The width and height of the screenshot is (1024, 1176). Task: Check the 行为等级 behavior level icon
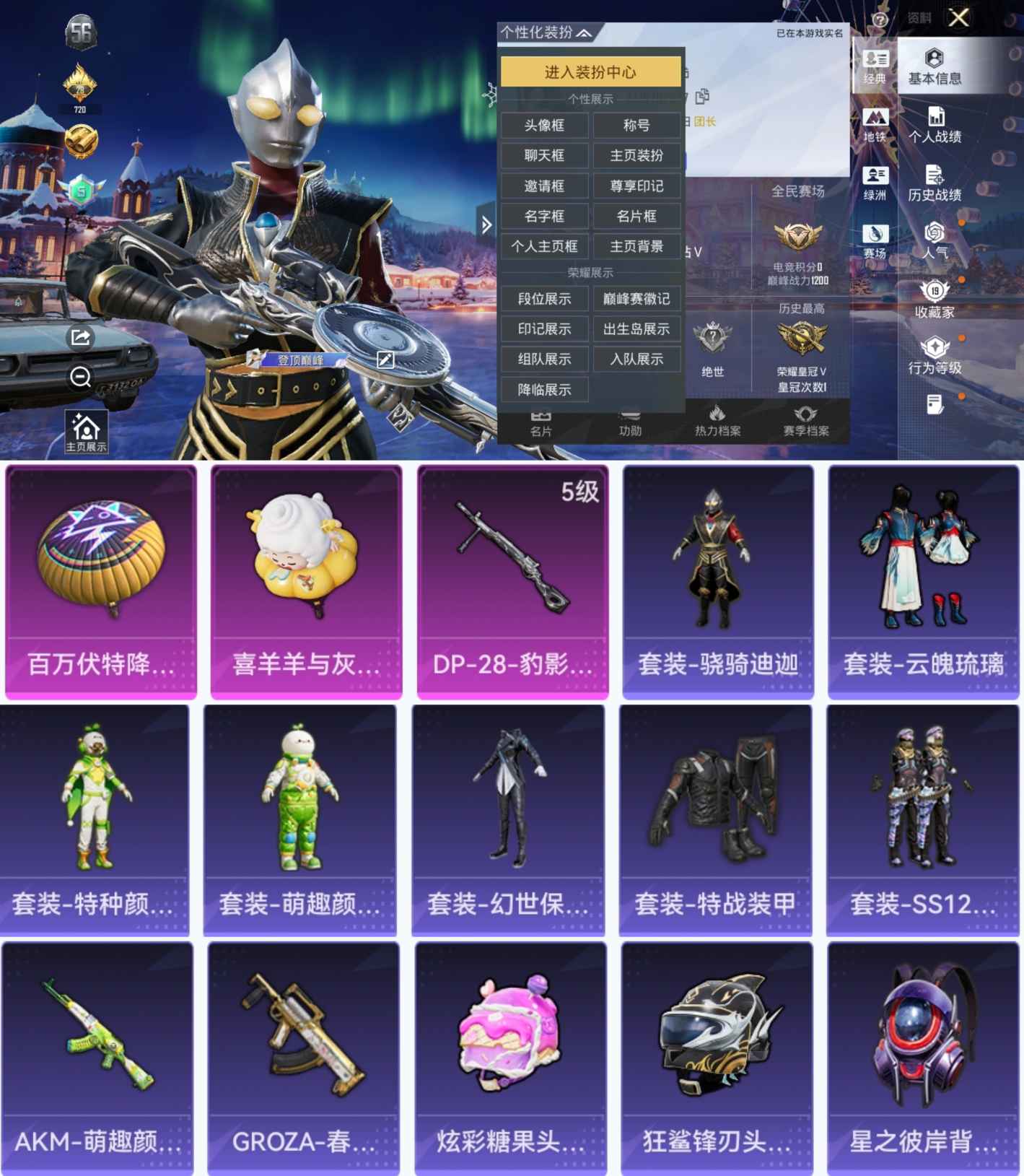click(x=934, y=354)
